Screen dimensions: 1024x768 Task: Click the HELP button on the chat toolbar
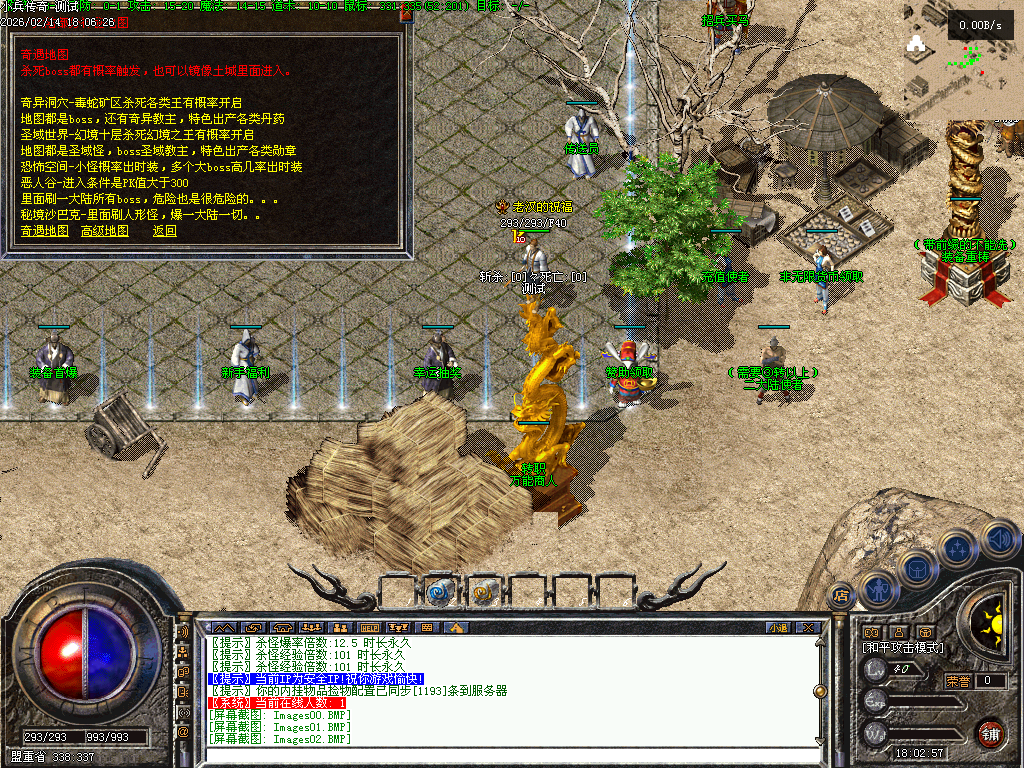click(368, 627)
